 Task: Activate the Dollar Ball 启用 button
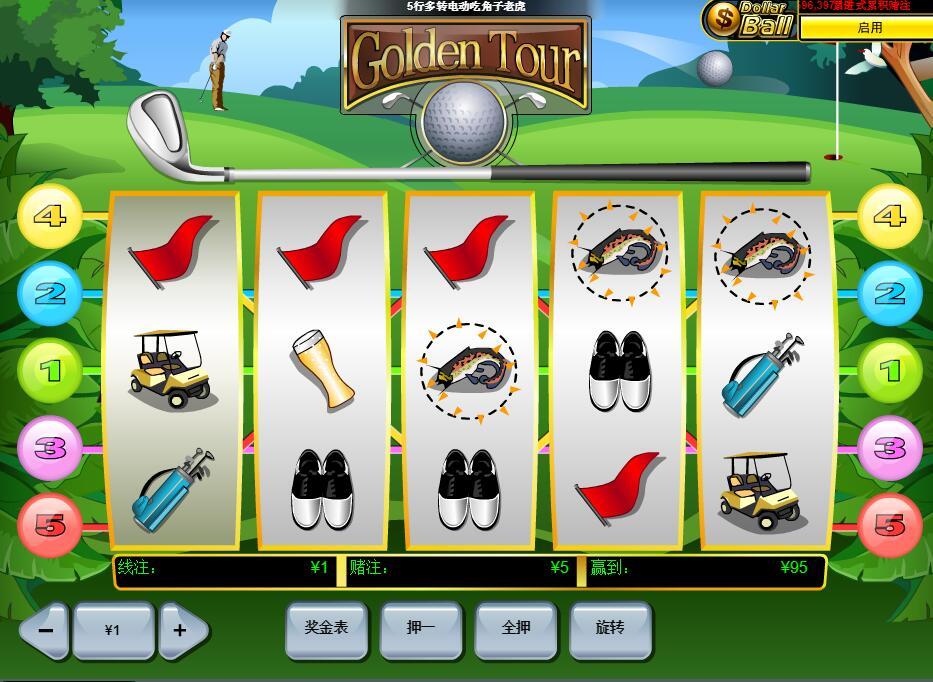[869, 28]
